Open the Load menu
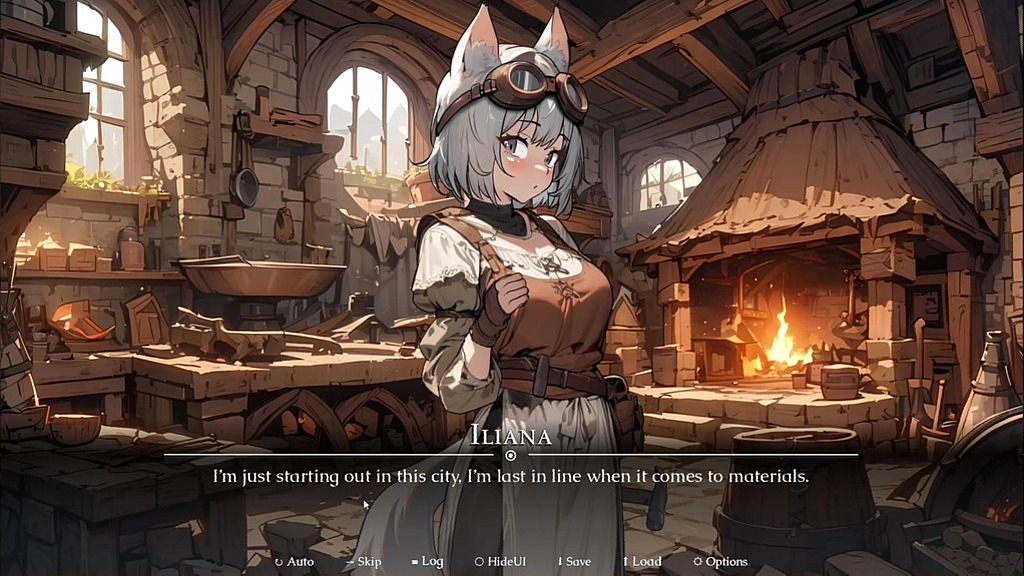 (642, 562)
